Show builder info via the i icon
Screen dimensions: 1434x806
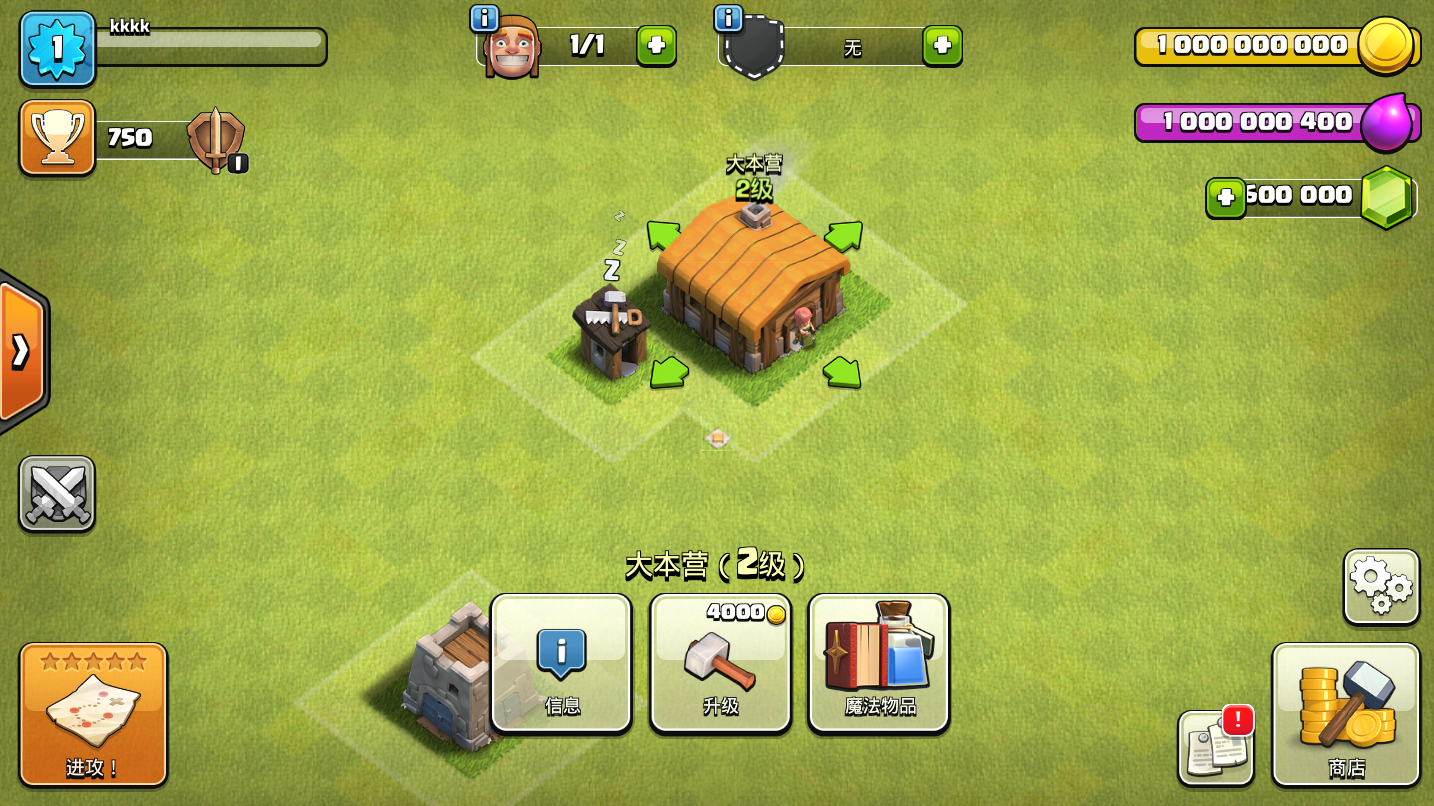tap(484, 18)
